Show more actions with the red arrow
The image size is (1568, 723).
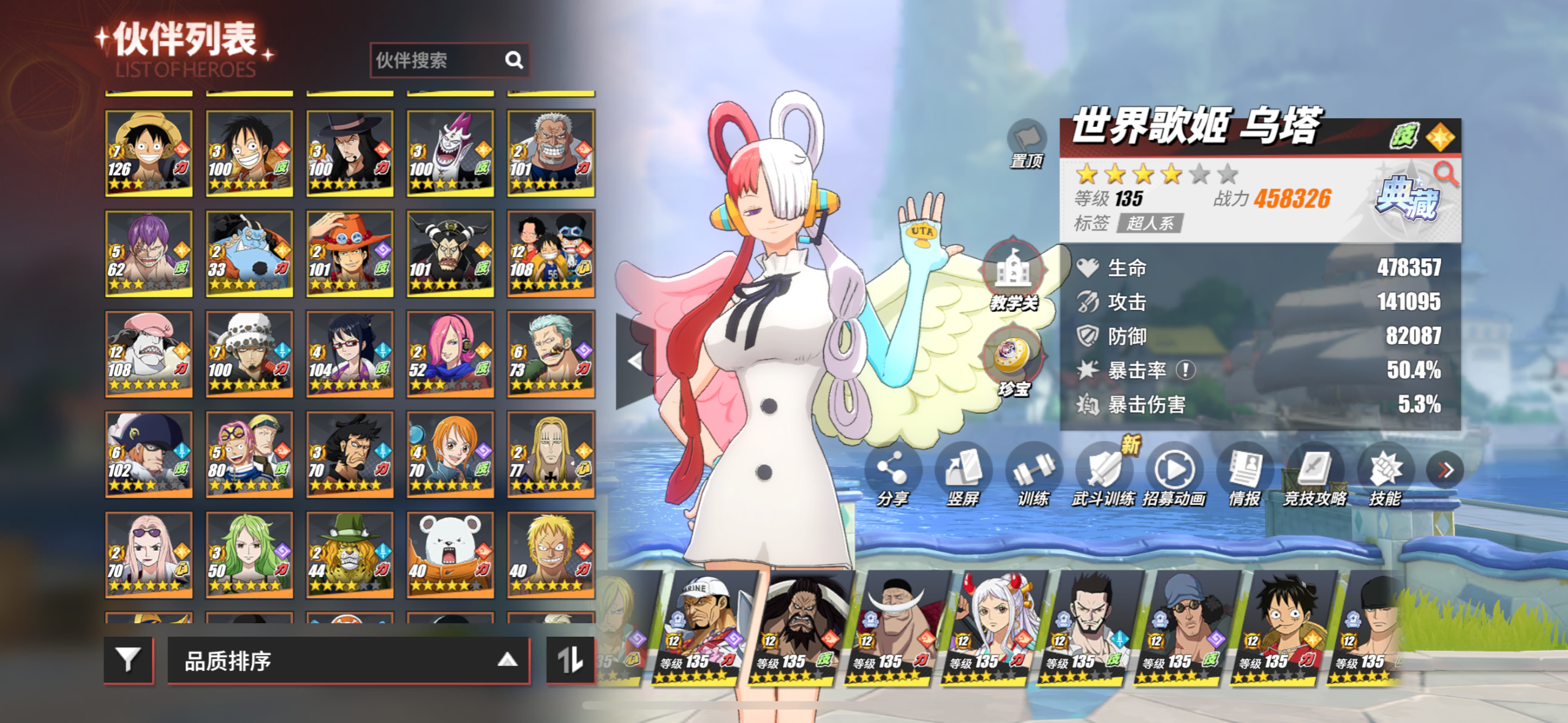point(1445,470)
